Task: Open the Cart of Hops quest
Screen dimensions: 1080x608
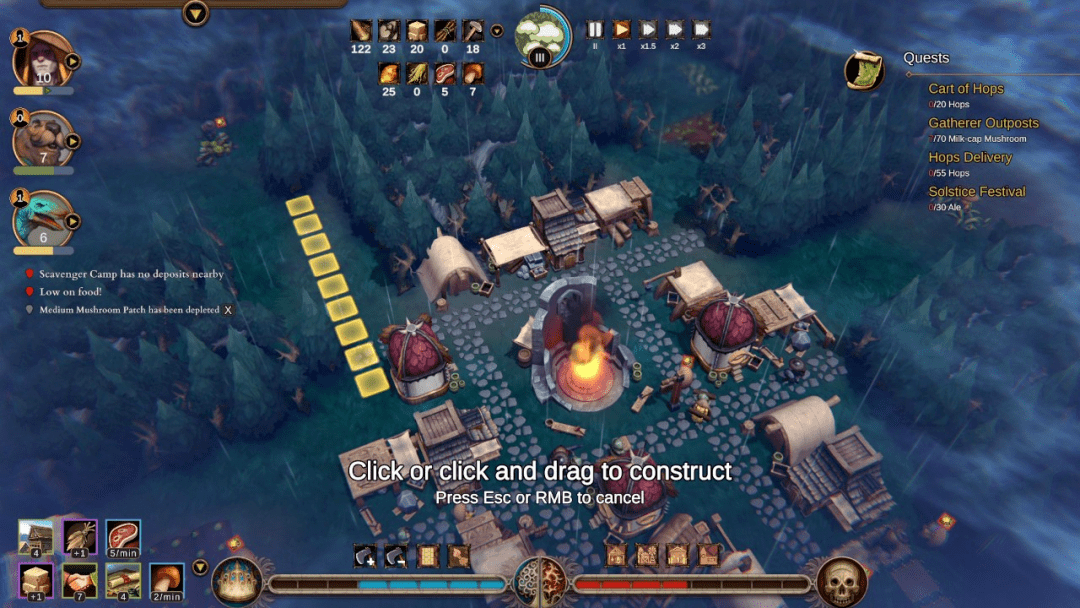Action: [965, 89]
